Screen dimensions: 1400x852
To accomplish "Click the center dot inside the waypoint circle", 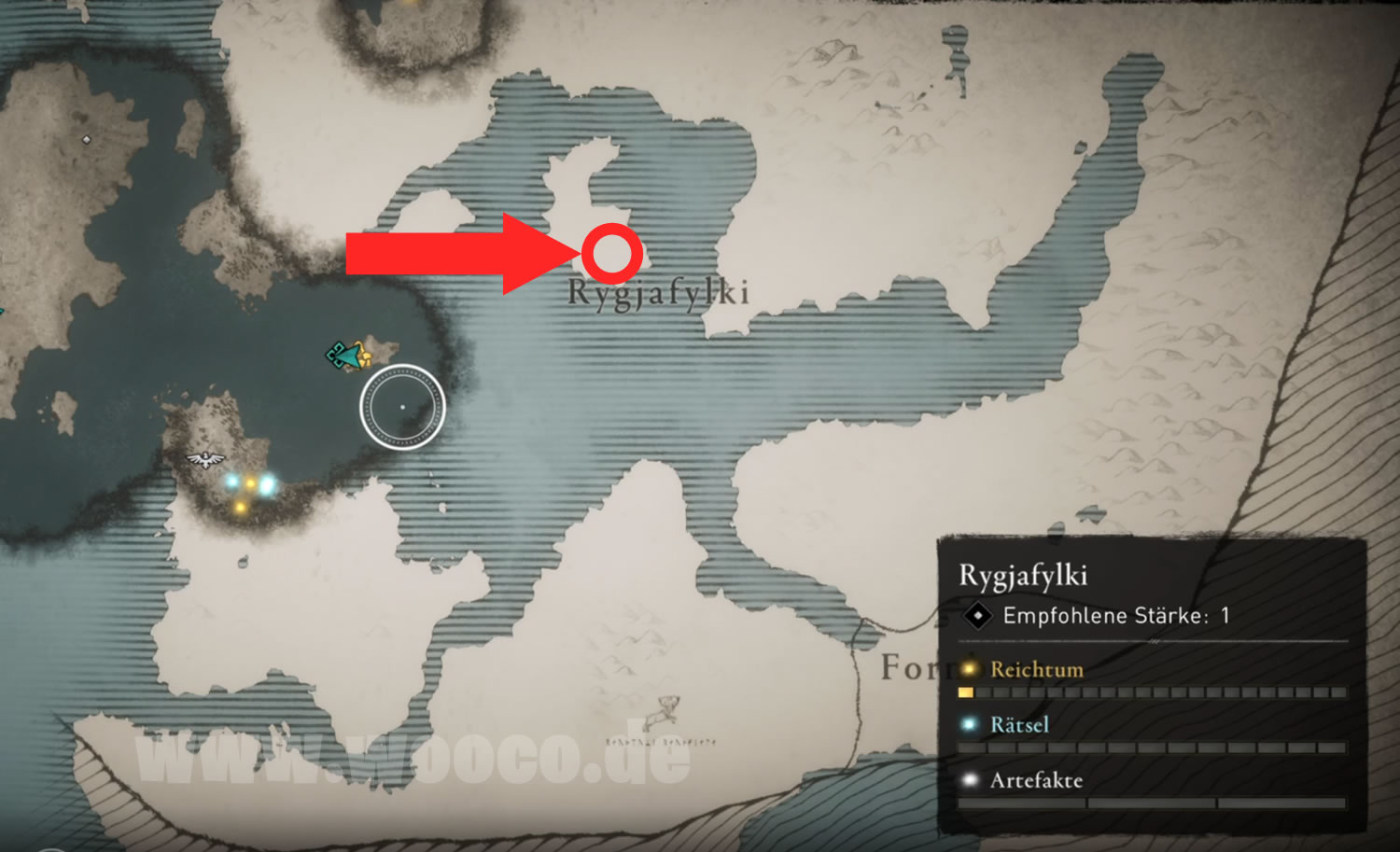I will tap(402, 406).
